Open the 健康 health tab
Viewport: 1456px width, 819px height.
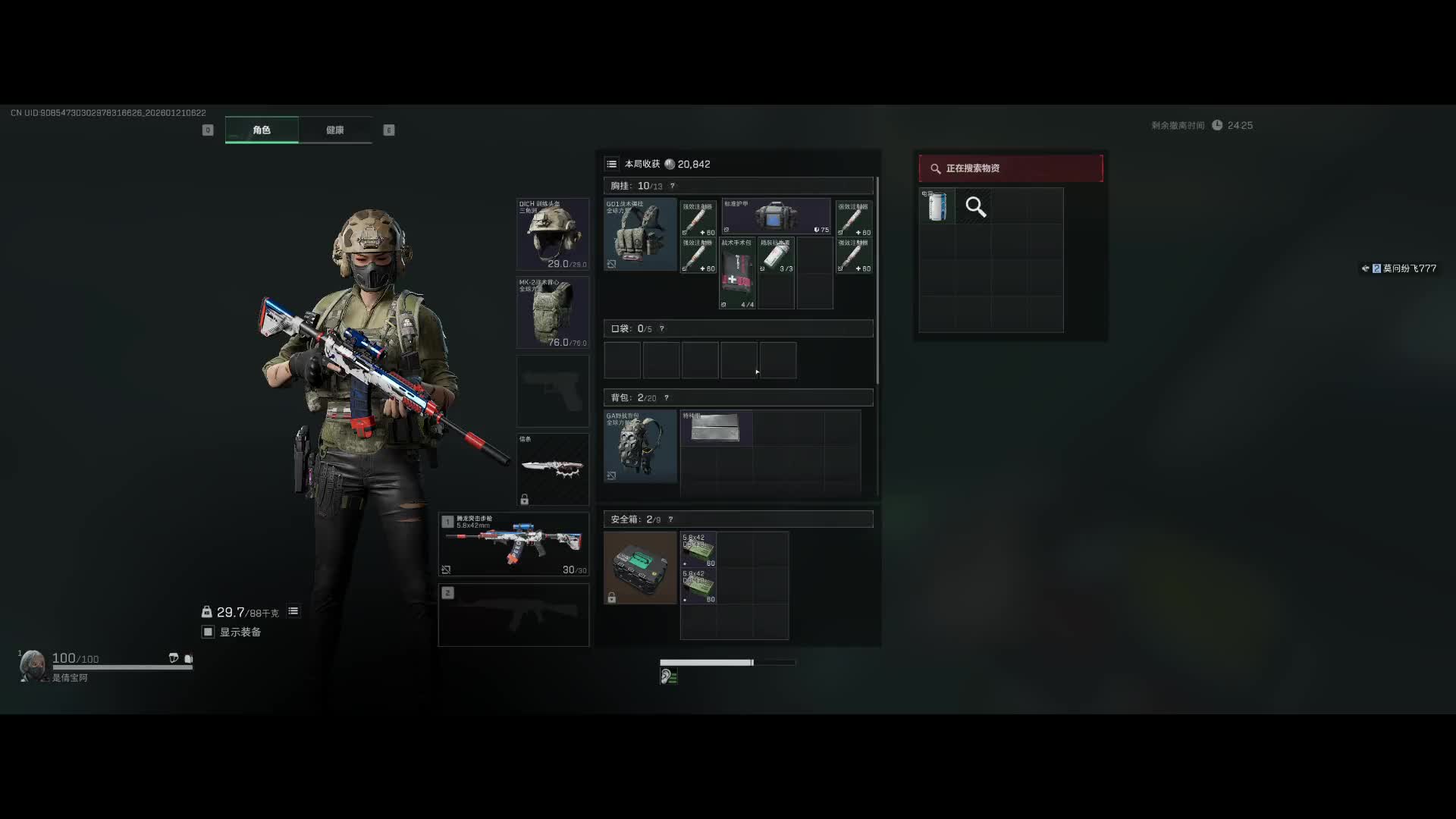pyautogui.click(x=334, y=130)
